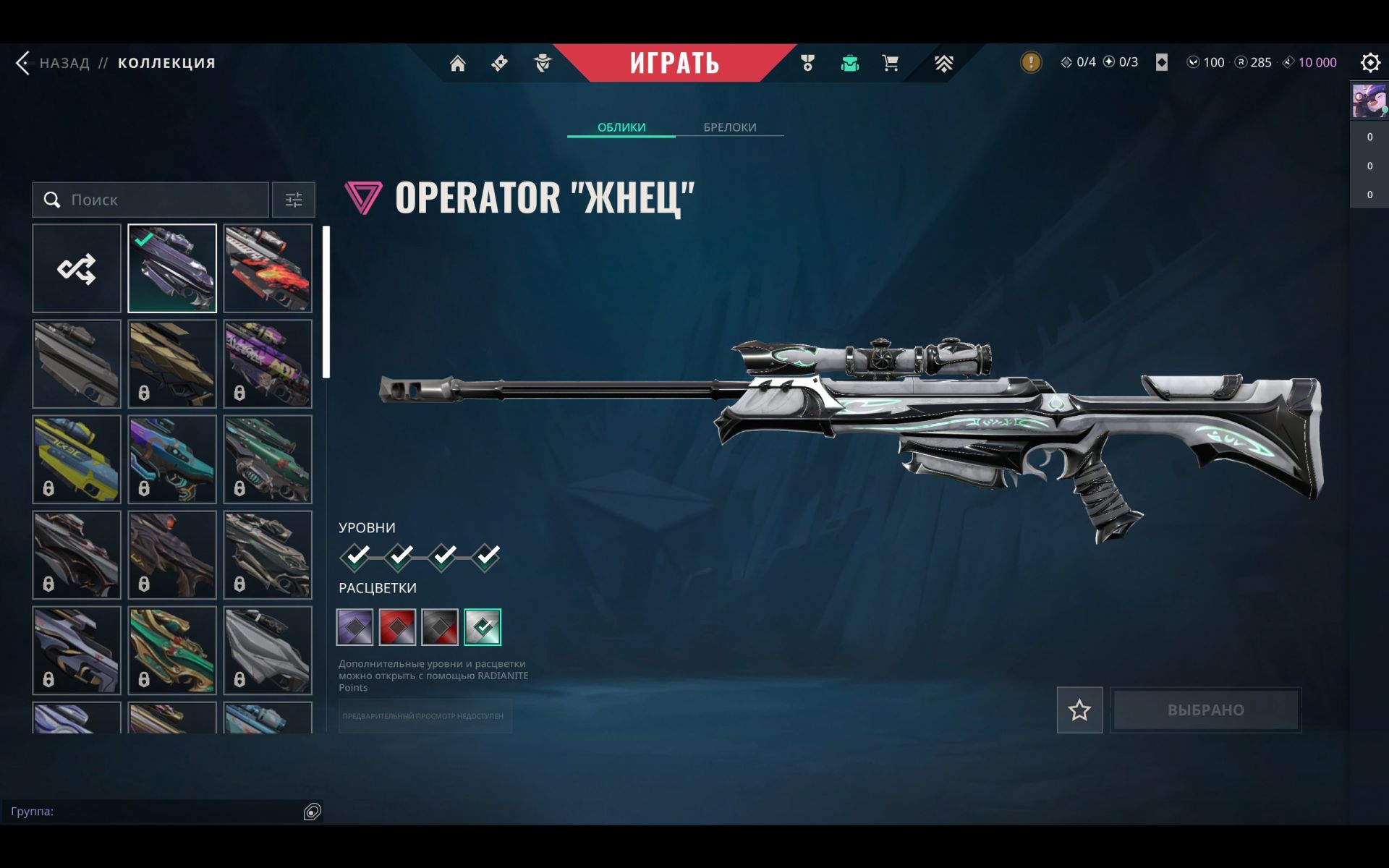Switch to the БРЕЛОКИ tab
Viewport: 1389px width, 868px height.
[729, 127]
